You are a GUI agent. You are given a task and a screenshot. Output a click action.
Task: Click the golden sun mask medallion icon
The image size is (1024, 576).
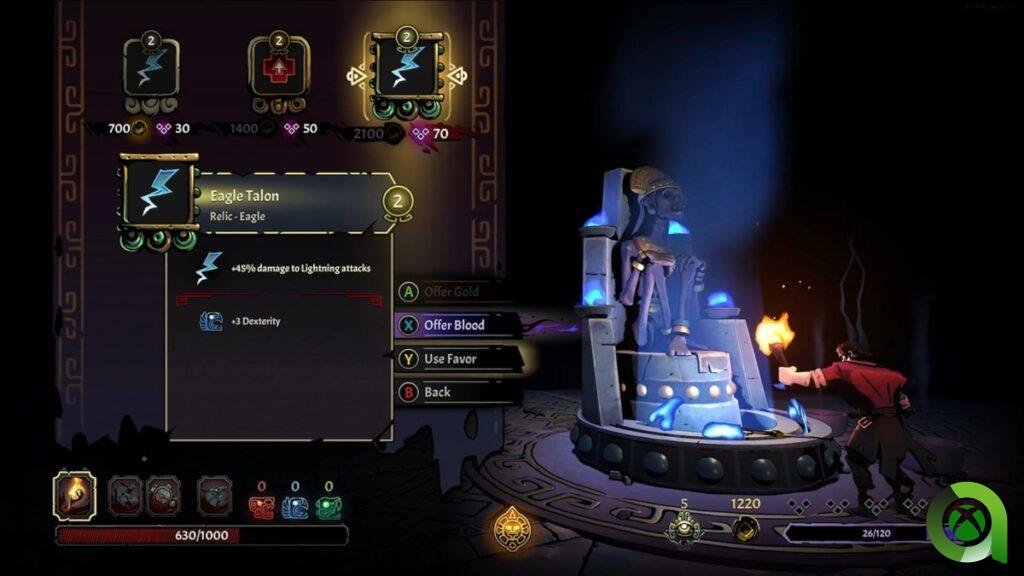click(511, 525)
